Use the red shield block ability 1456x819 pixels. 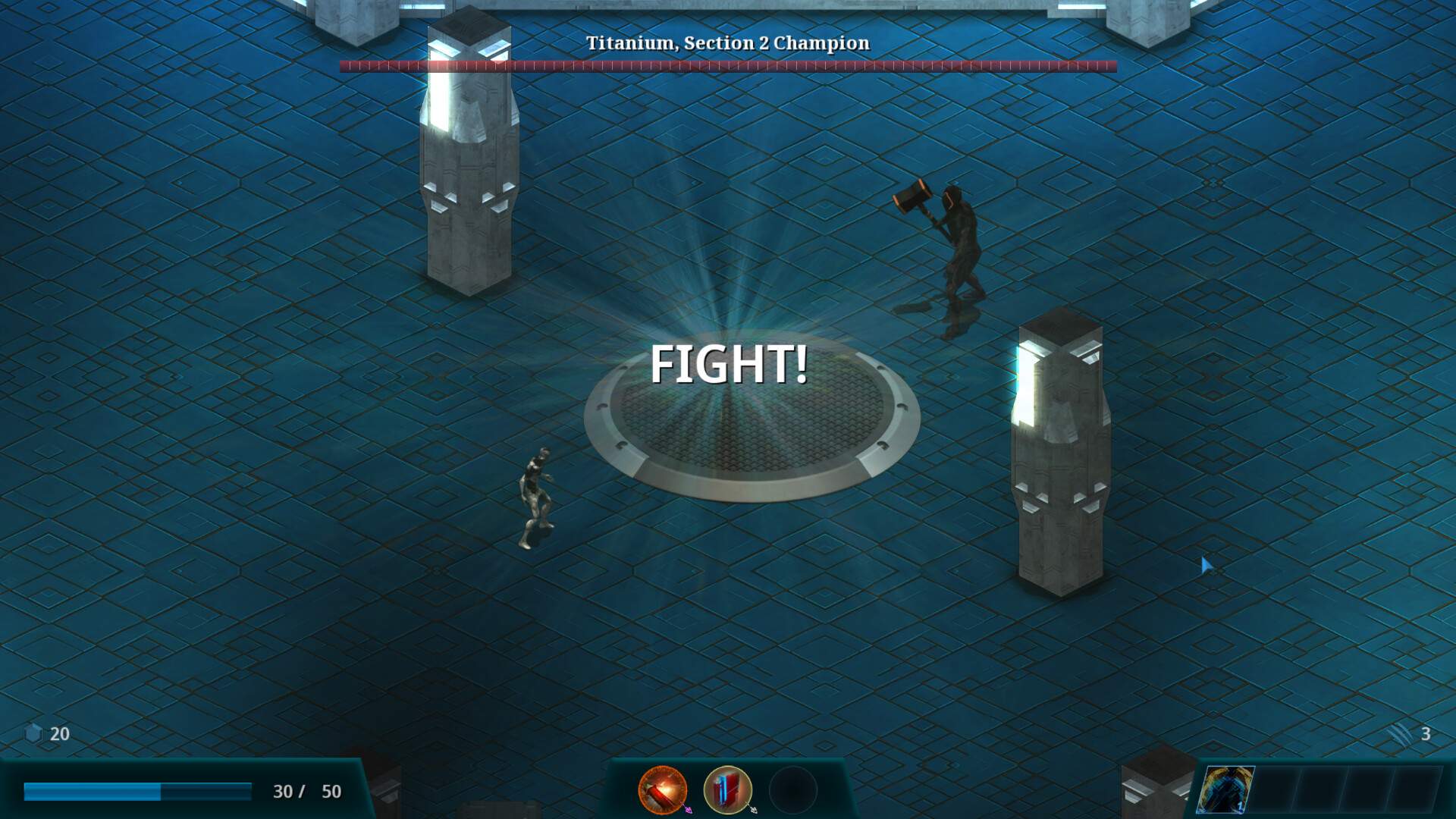[x=727, y=790]
